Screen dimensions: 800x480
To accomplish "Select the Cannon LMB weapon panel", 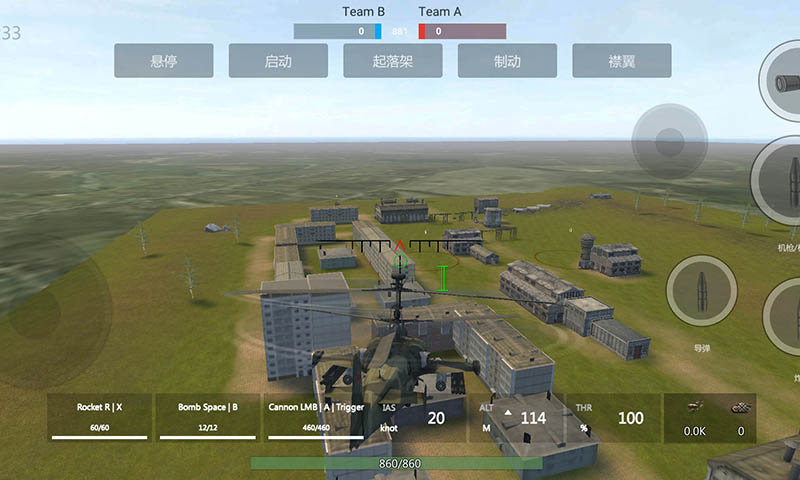I will point(316,417).
